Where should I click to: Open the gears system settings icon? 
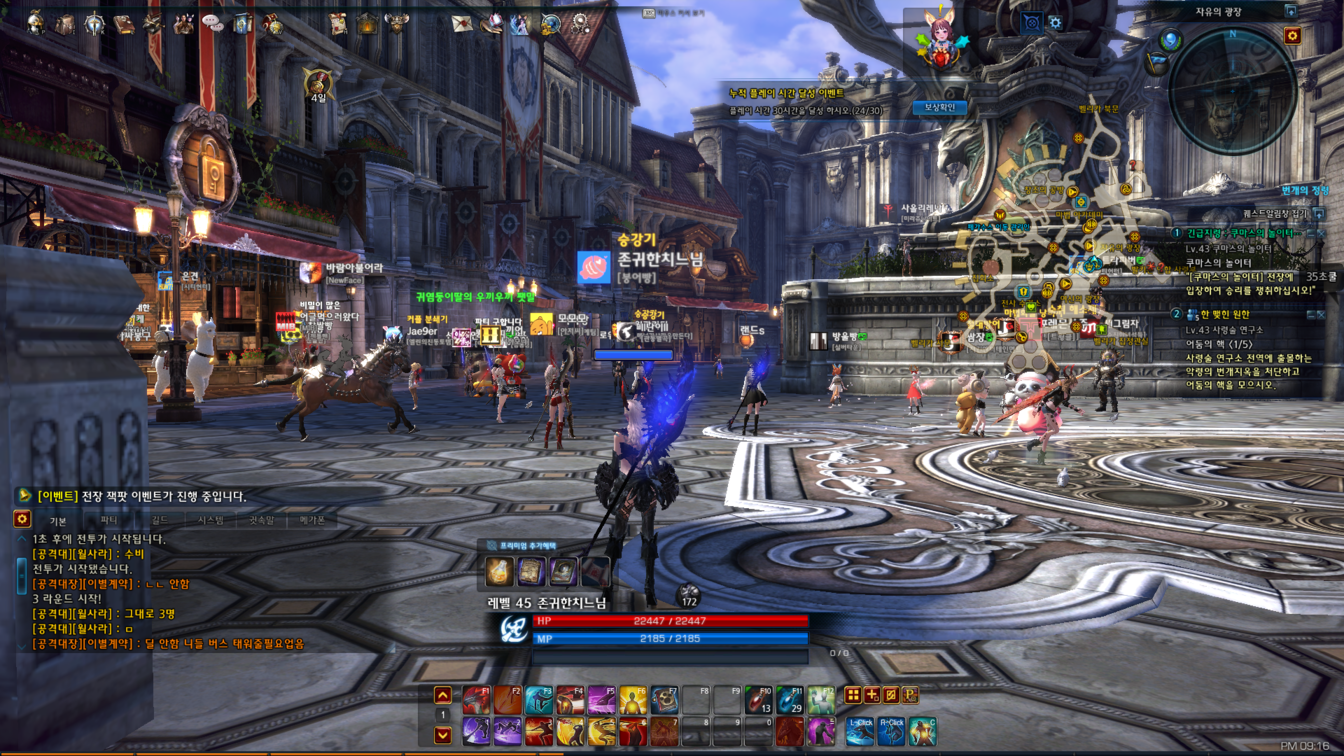pos(581,23)
